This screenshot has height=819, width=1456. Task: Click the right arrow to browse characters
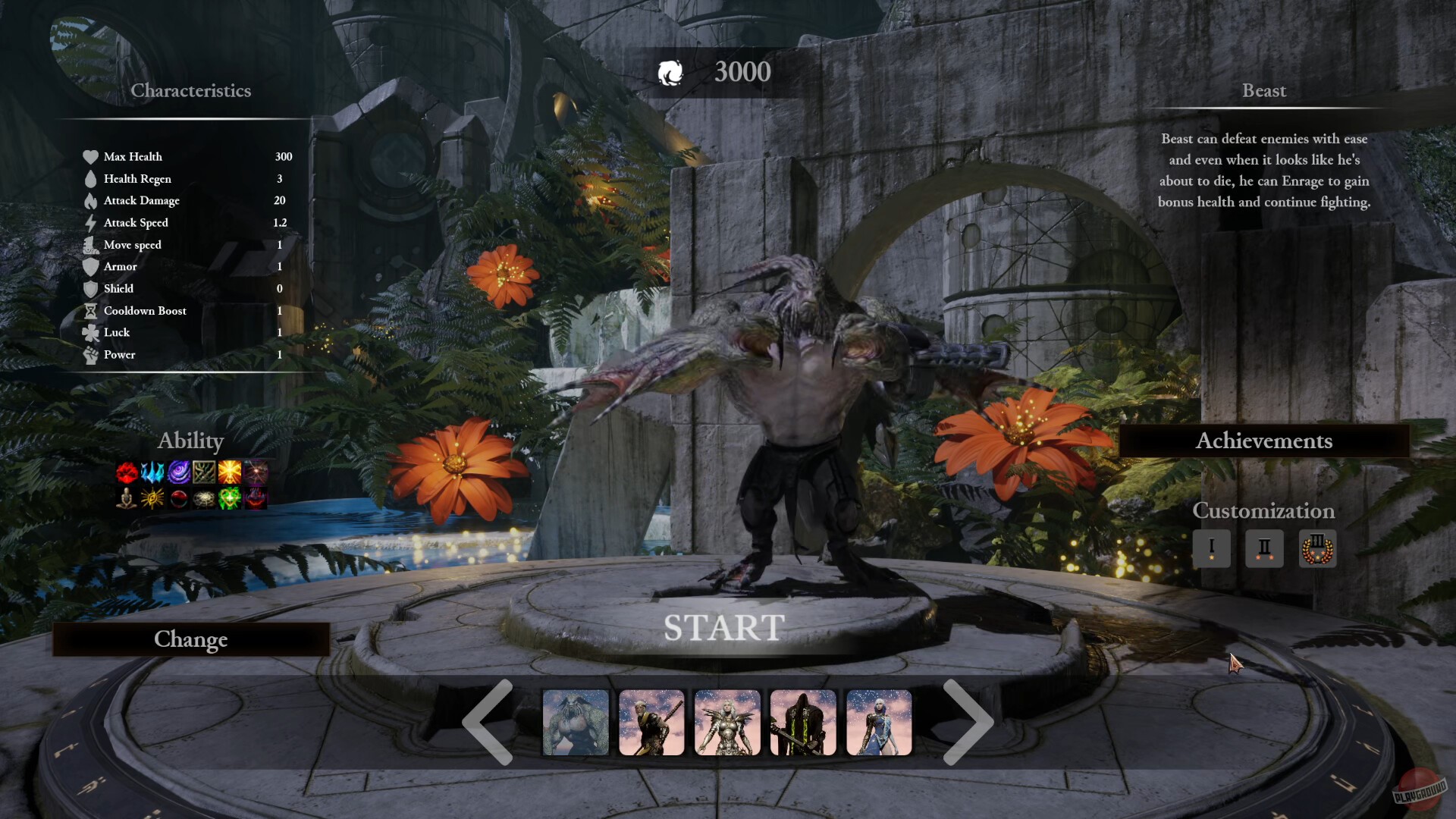[x=971, y=722]
